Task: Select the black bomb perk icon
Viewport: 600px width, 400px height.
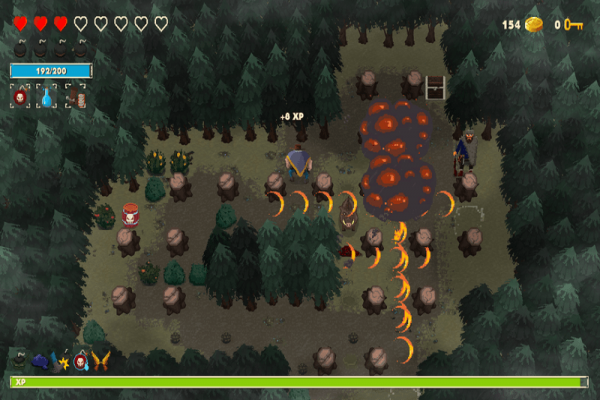Action: [19, 358]
